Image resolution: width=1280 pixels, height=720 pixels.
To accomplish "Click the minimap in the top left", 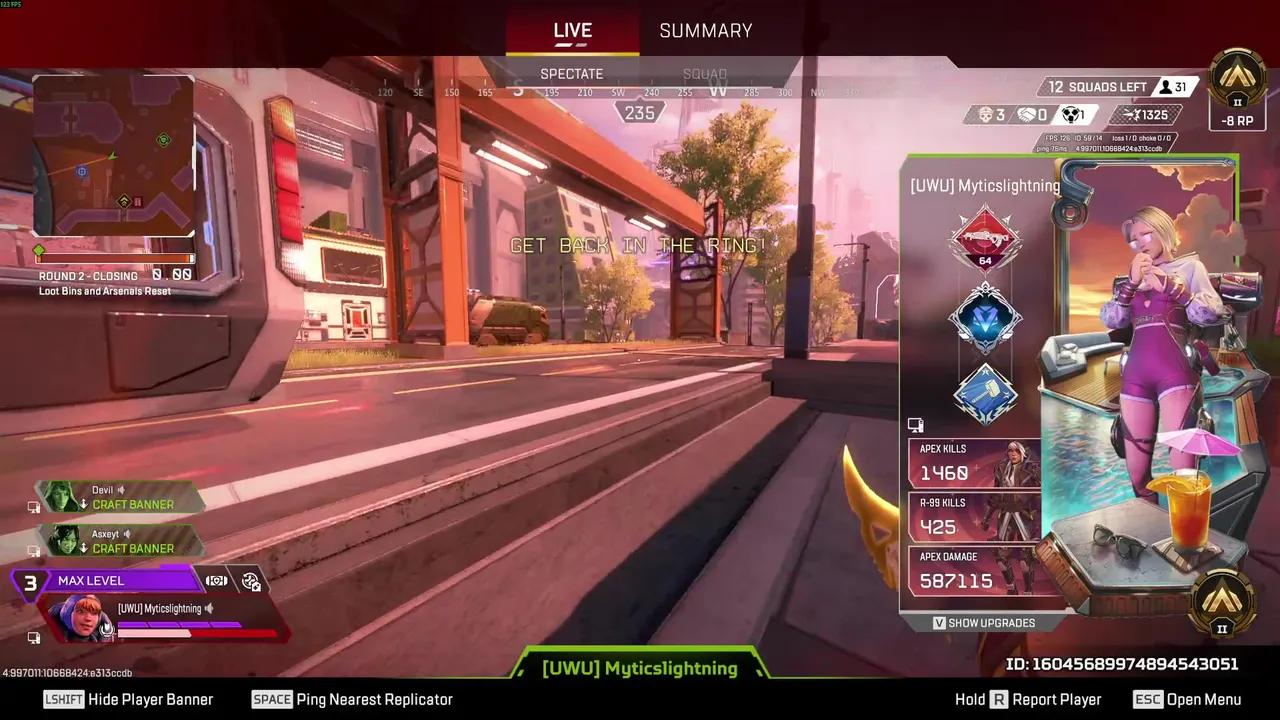I will [x=113, y=155].
